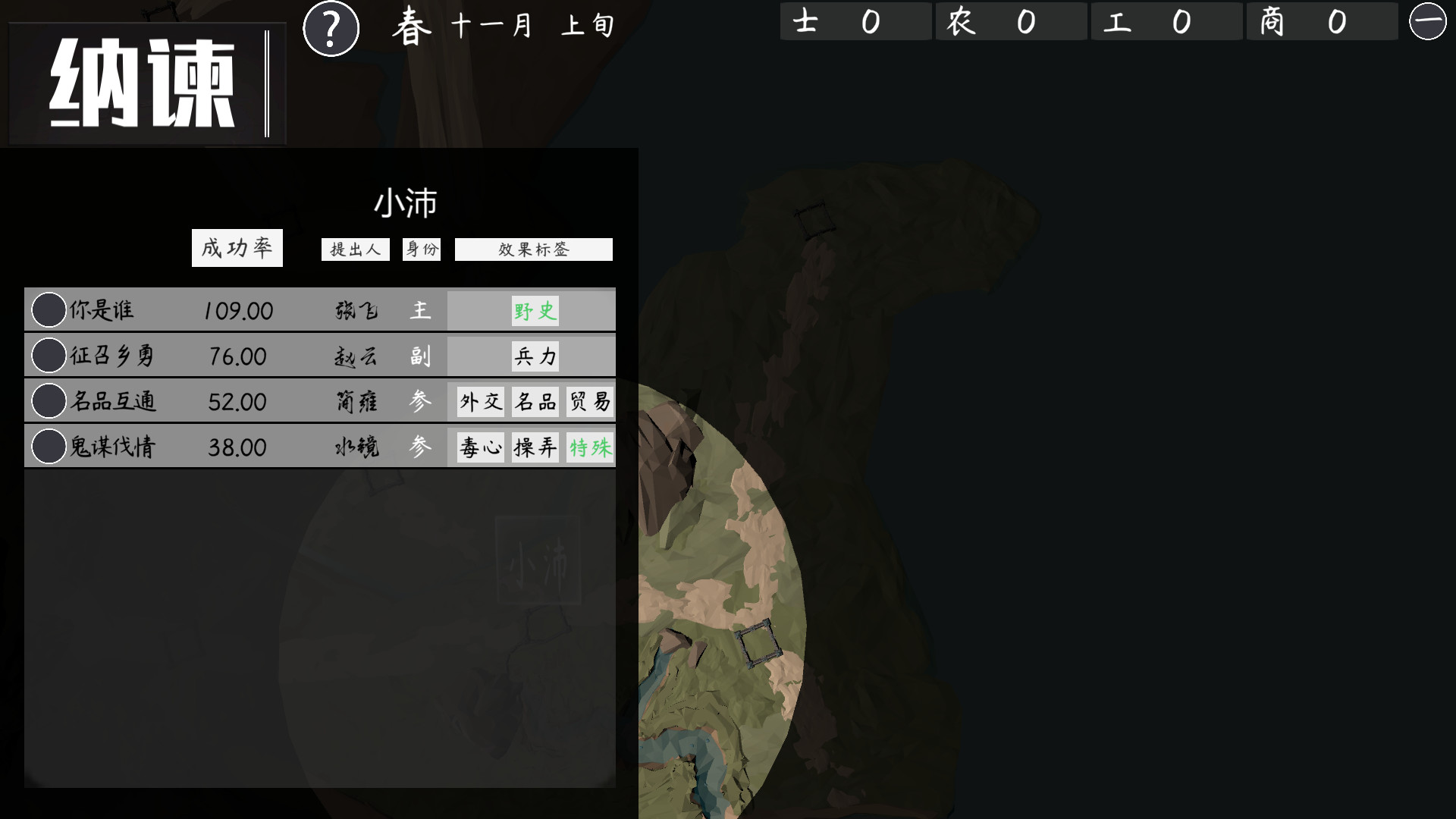The height and width of the screenshot is (819, 1456).
Task: Open the 提出人 column header
Action: (356, 249)
